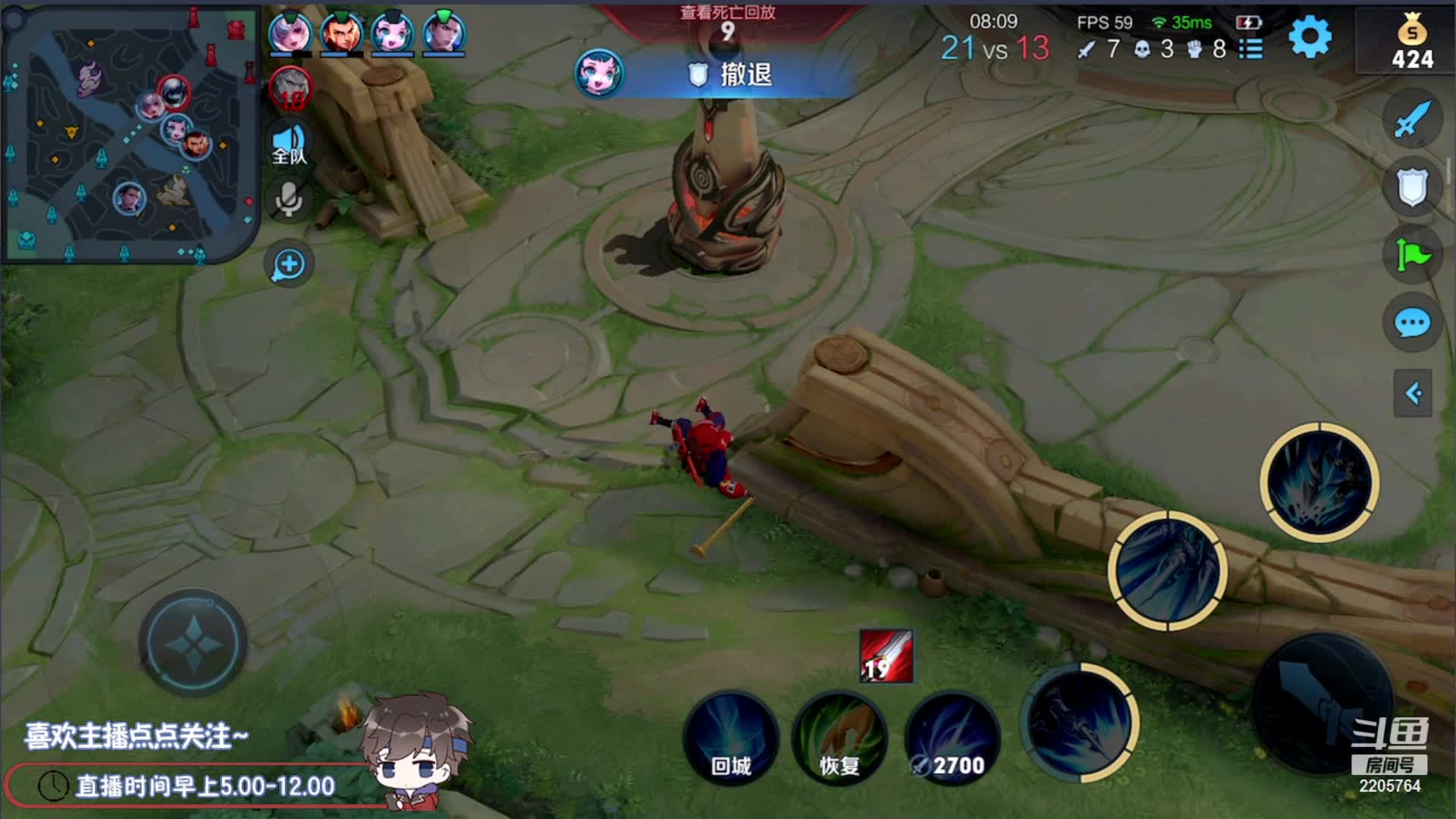This screenshot has width=1456, height=819.
Task: Open the quick message plus bubble
Action: point(289,265)
